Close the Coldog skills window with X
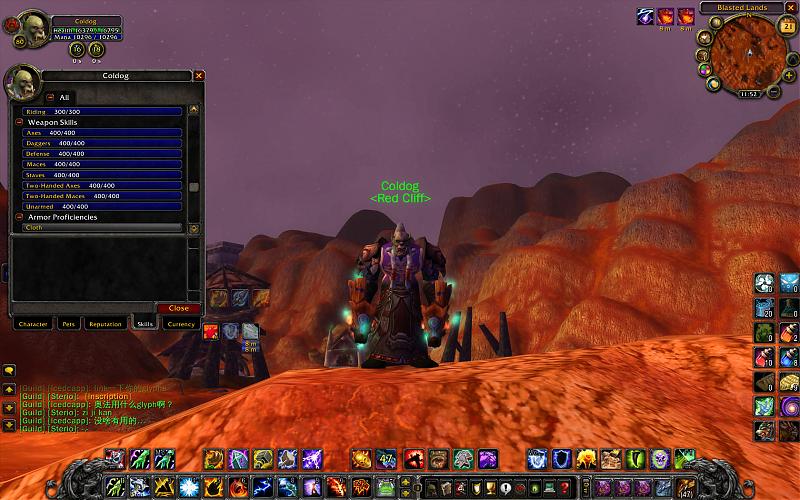The width and height of the screenshot is (800, 500). coord(199,76)
